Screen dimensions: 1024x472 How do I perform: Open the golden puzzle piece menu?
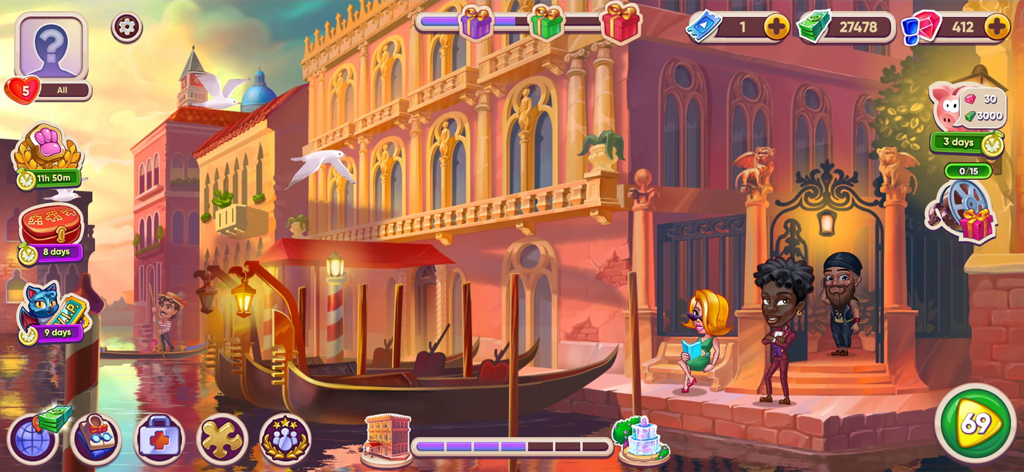222,438
